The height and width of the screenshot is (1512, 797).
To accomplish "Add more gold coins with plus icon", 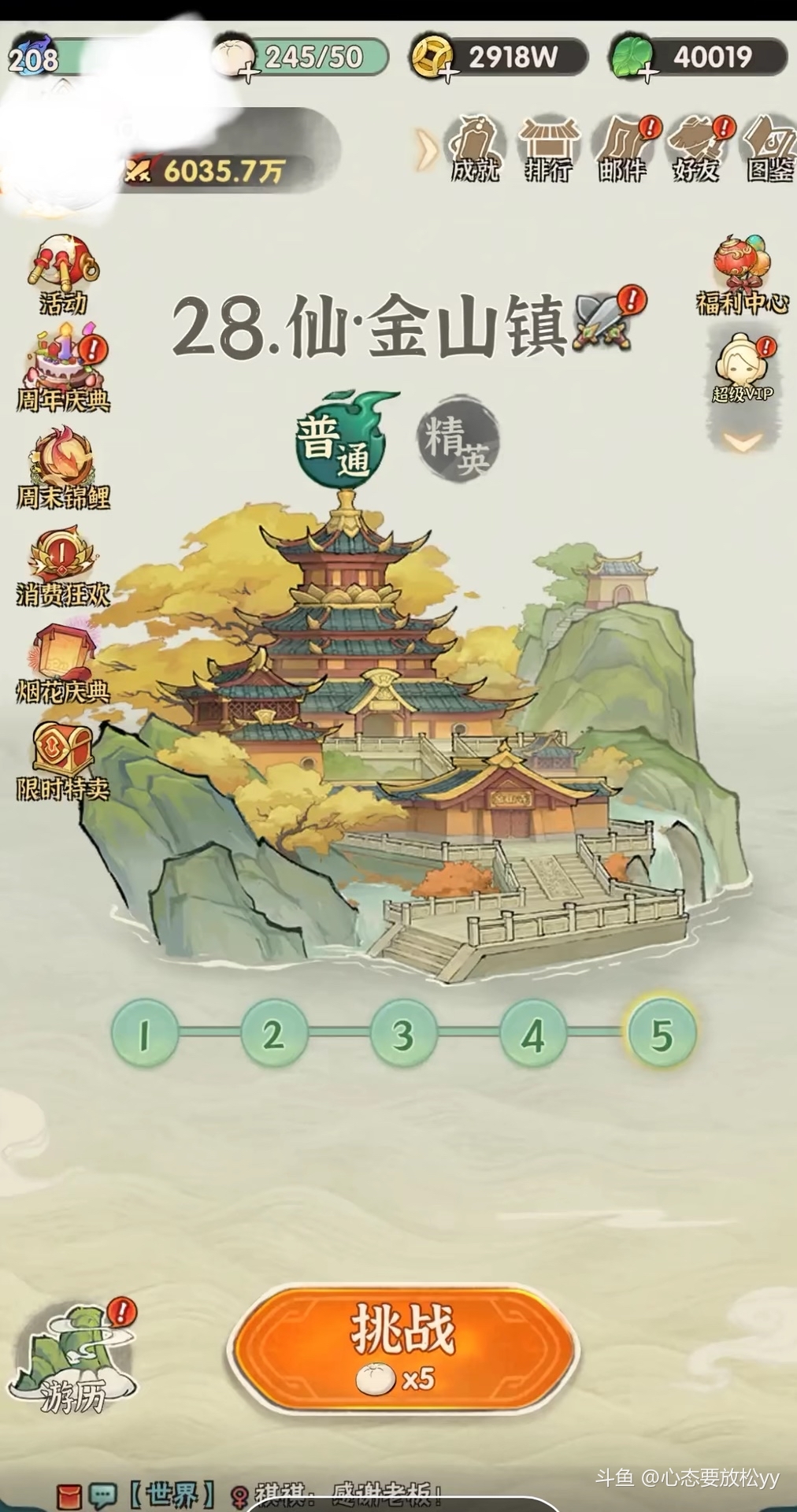I will coord(449,74).
